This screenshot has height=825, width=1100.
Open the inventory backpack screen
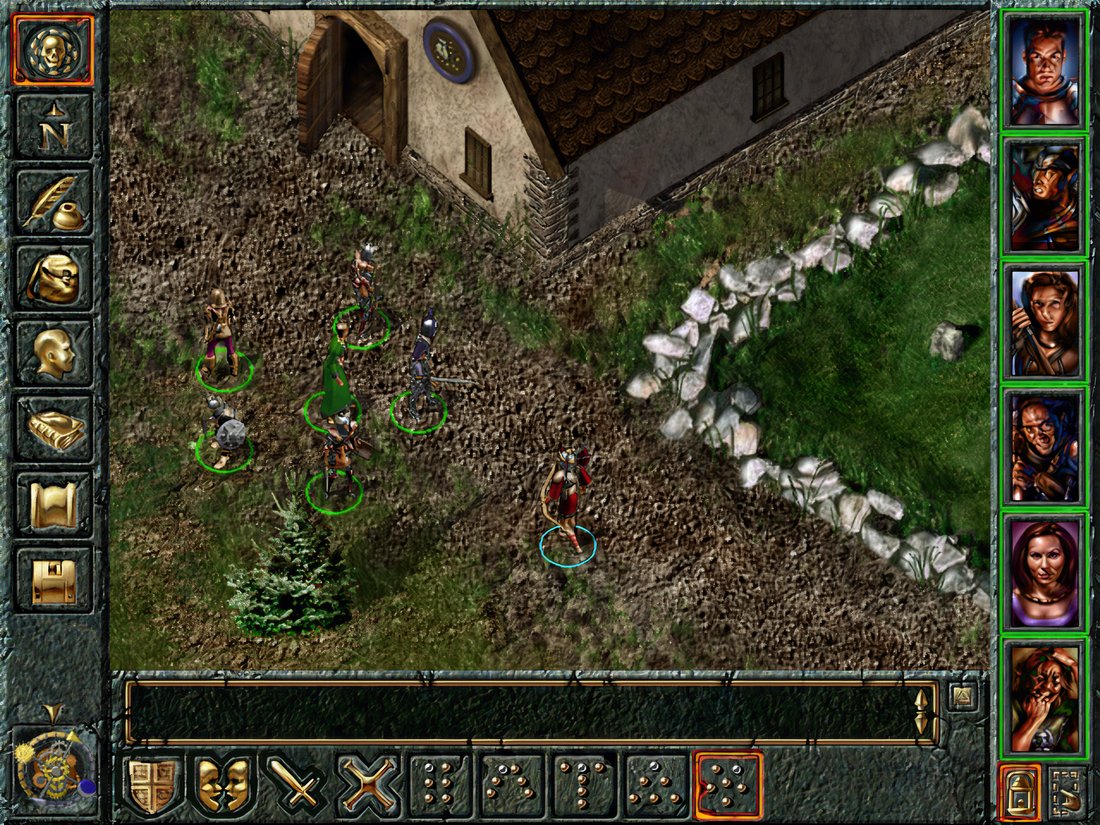click(x=53, y=277)
